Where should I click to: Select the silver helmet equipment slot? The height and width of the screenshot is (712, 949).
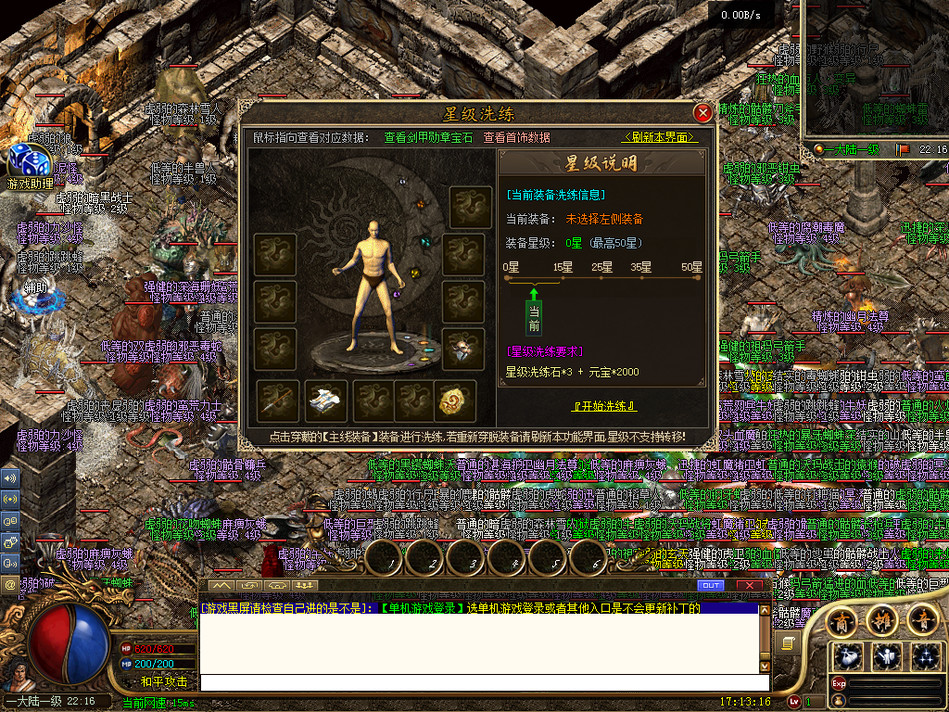click(x=464, y=349)
